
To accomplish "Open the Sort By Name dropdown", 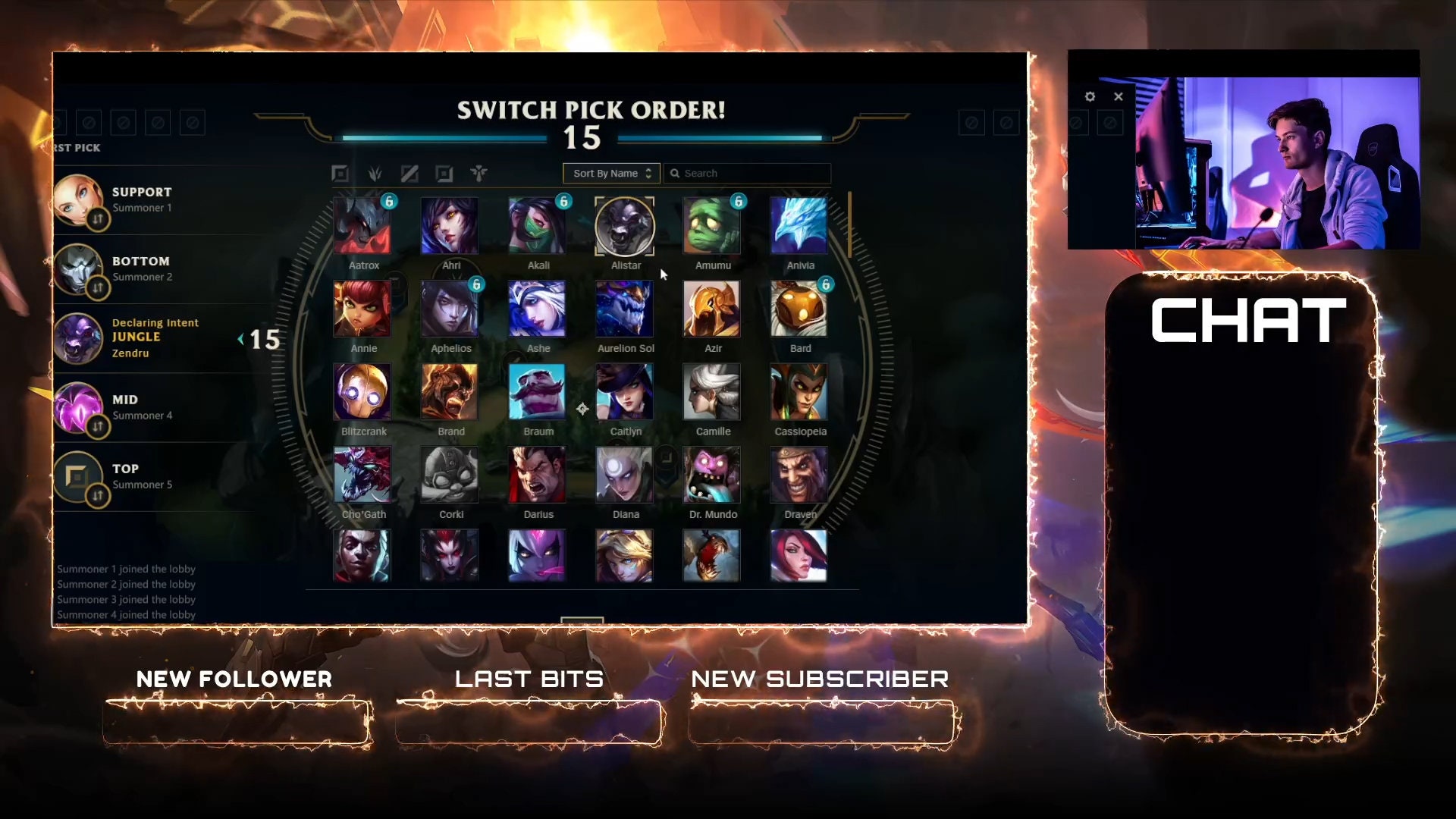I will click(x=611, y=173).
